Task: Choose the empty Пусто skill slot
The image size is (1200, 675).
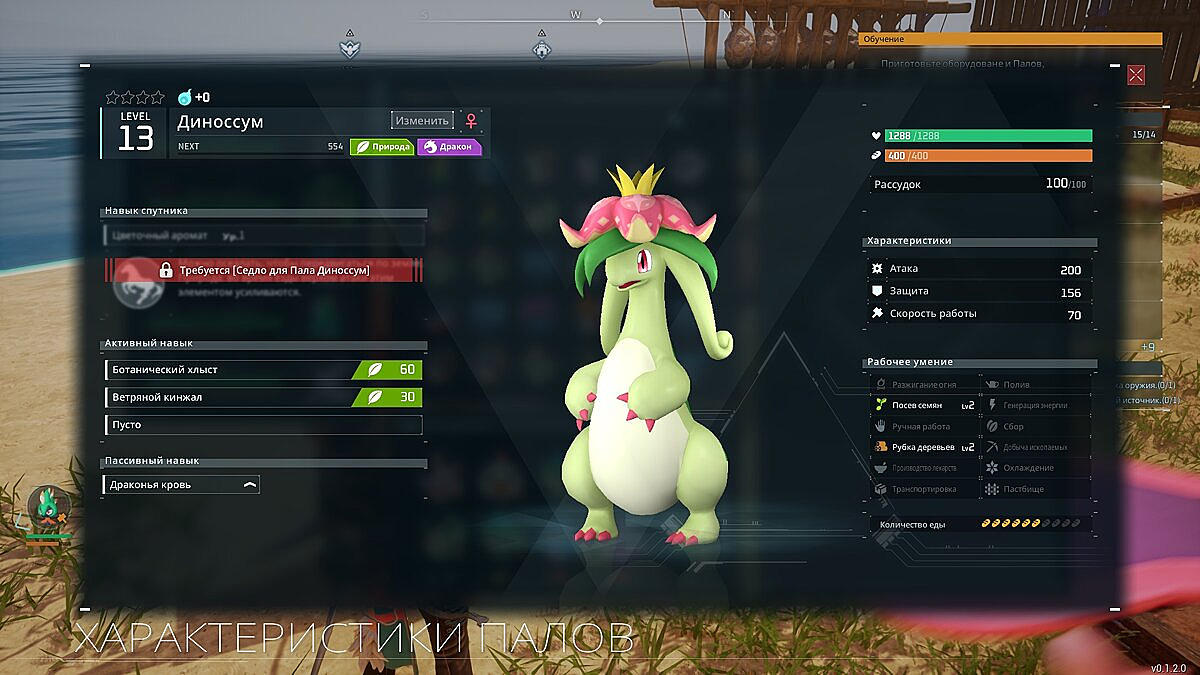Action: point(263,425)
